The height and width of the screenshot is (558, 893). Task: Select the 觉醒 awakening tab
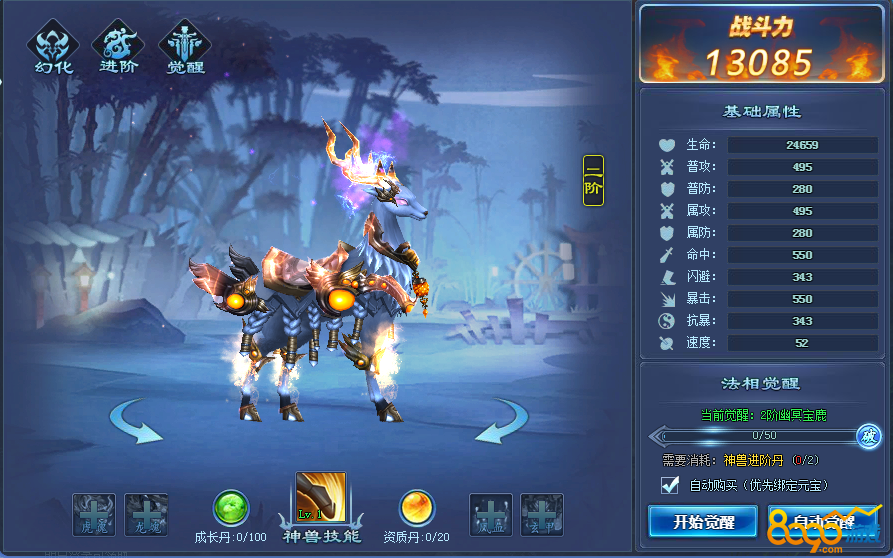(186, 48)
